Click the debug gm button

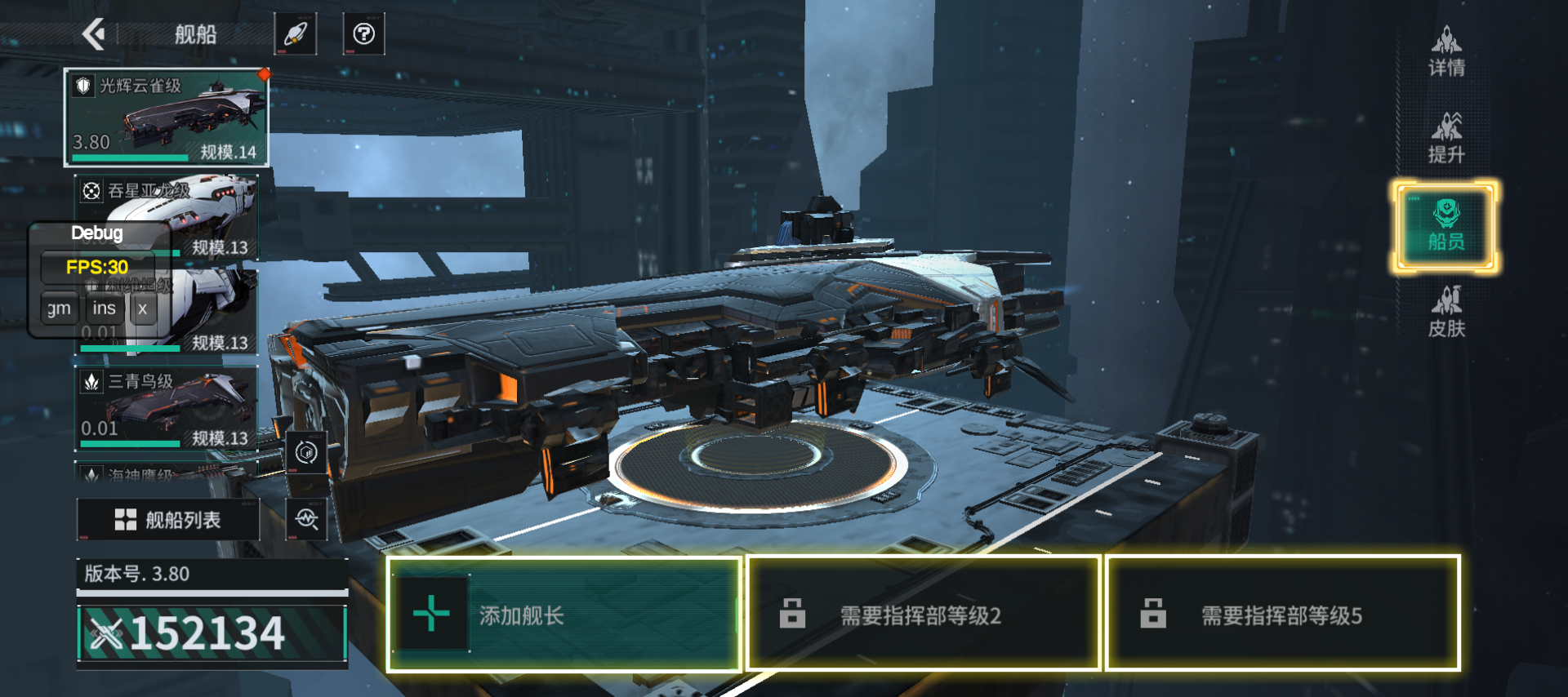tap(59, 309)
